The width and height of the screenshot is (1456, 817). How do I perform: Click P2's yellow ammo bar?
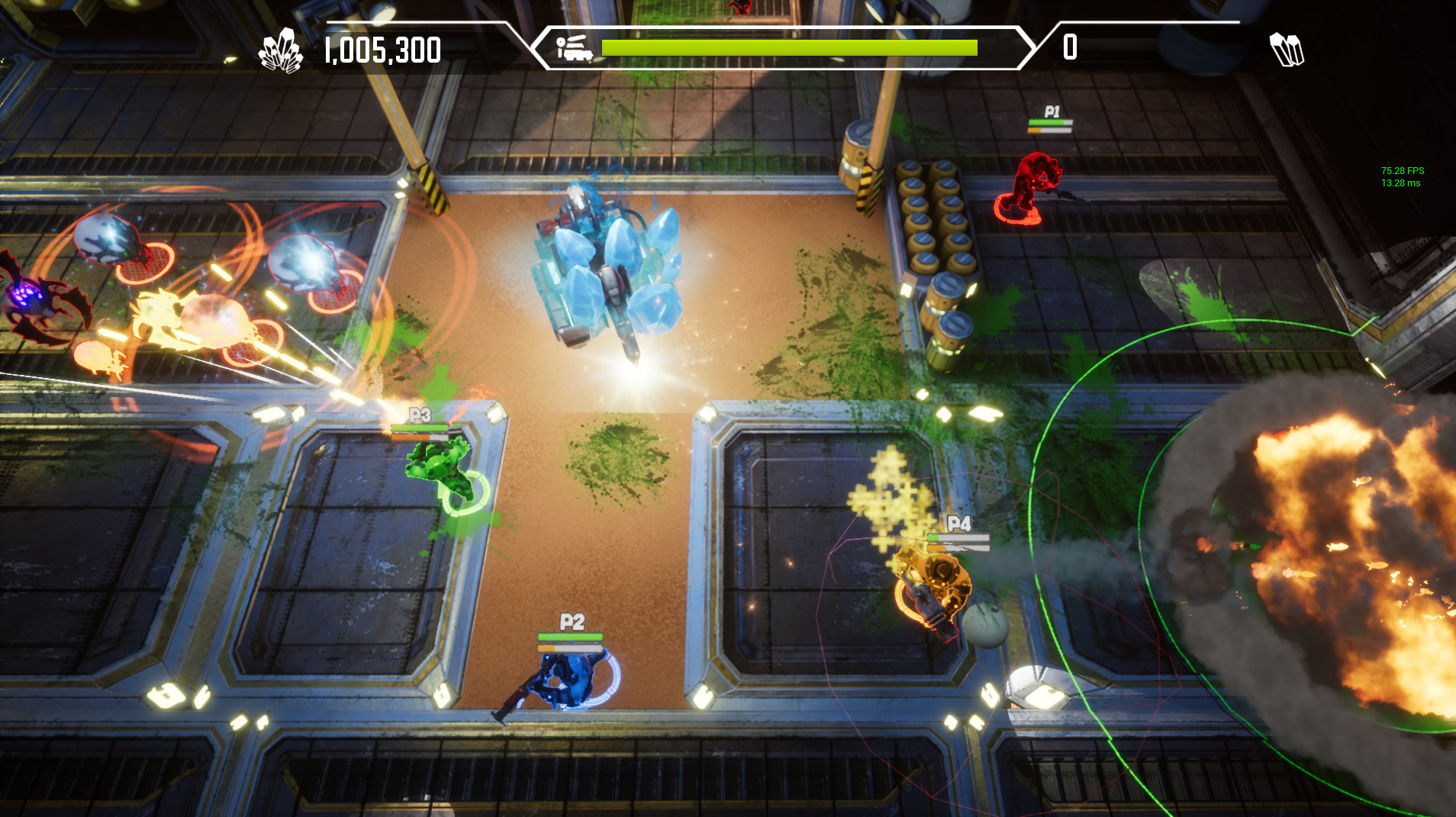coord(569,648)
